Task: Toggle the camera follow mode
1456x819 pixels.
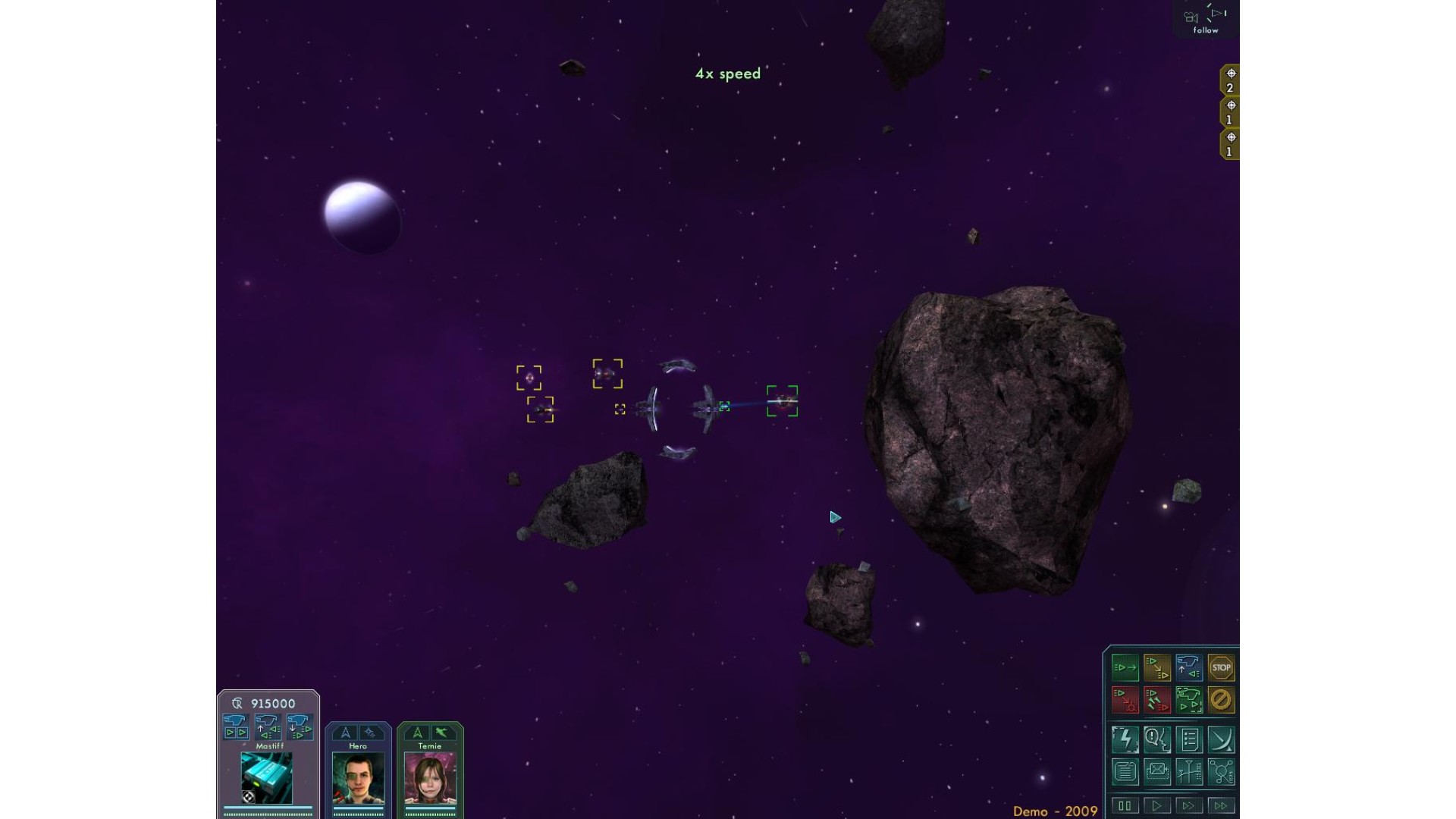Action: pos(1206,20)
